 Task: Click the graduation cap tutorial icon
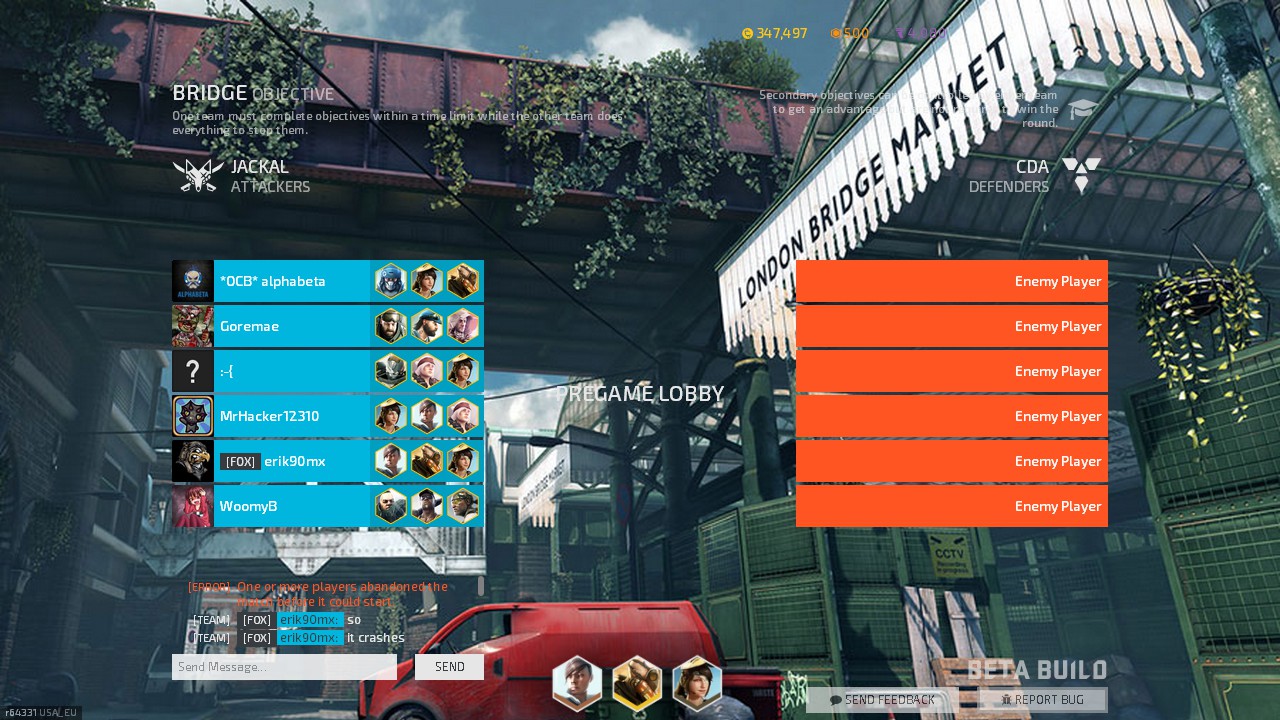click(1082, 109)
